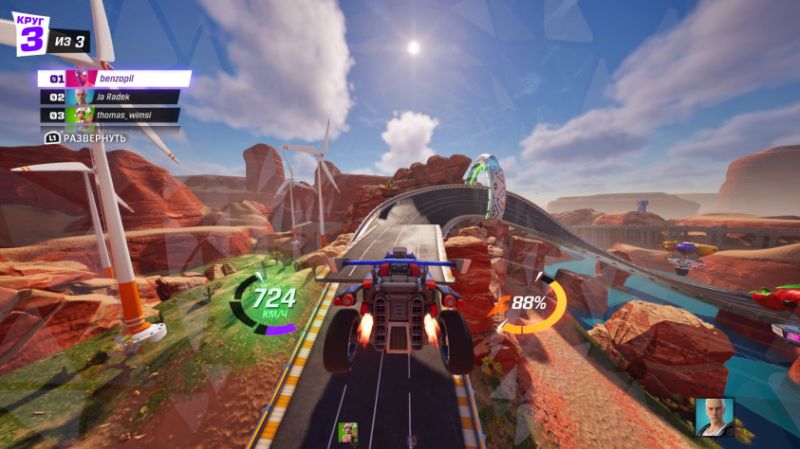800x449 pixels.
Task: Choose thomas_wimsi in the standings list
Action: click(110, 115)
